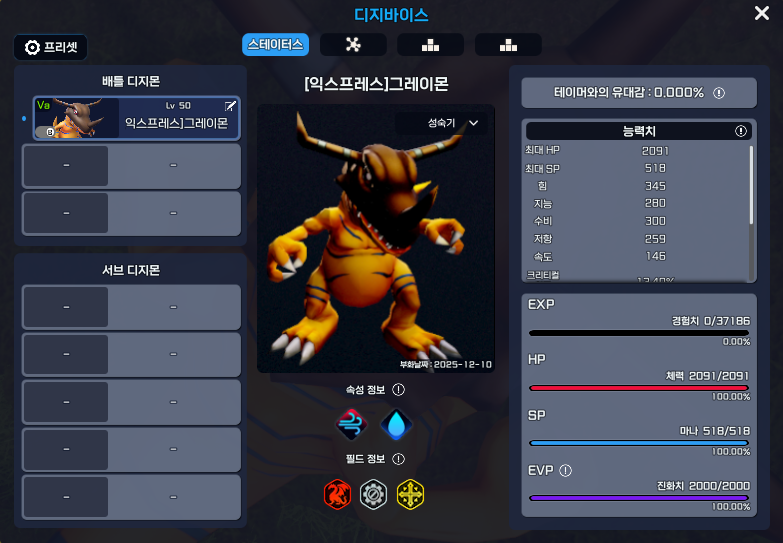Switch to the 스테이터스 tab
This screenshot has height=543, width=783.
275,44
